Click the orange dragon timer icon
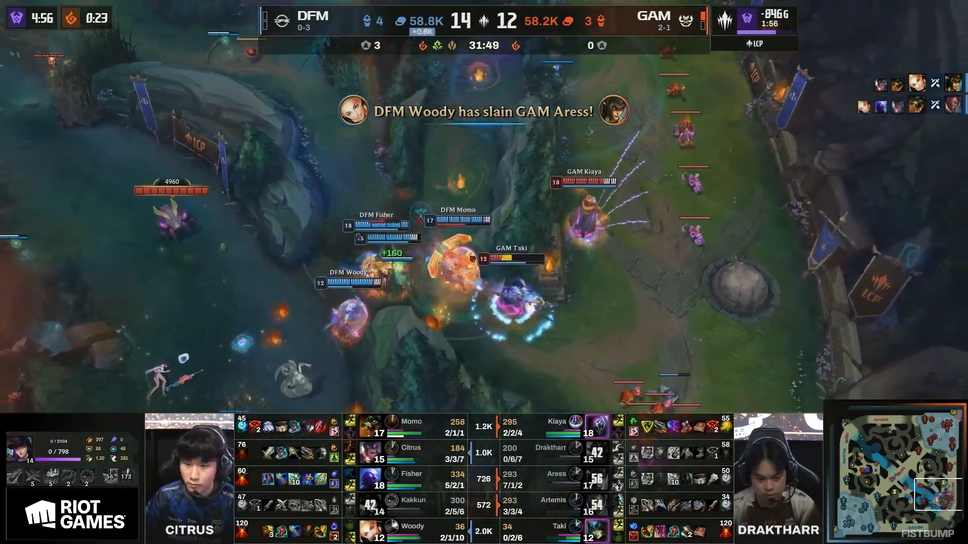Viewport: 968px width, 544px height. click(x=71, y=18)
